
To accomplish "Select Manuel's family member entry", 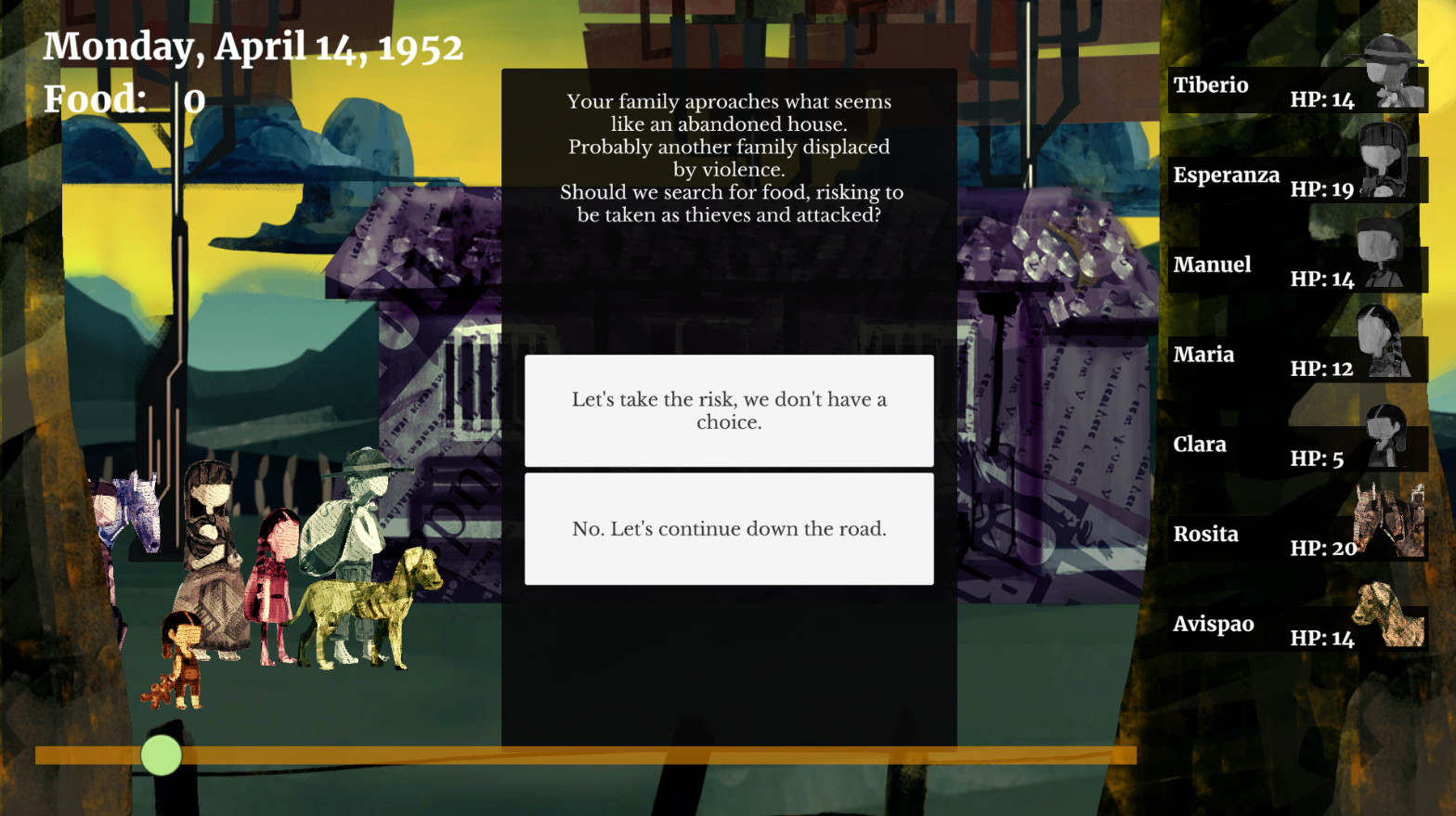I will [1296, 269].
